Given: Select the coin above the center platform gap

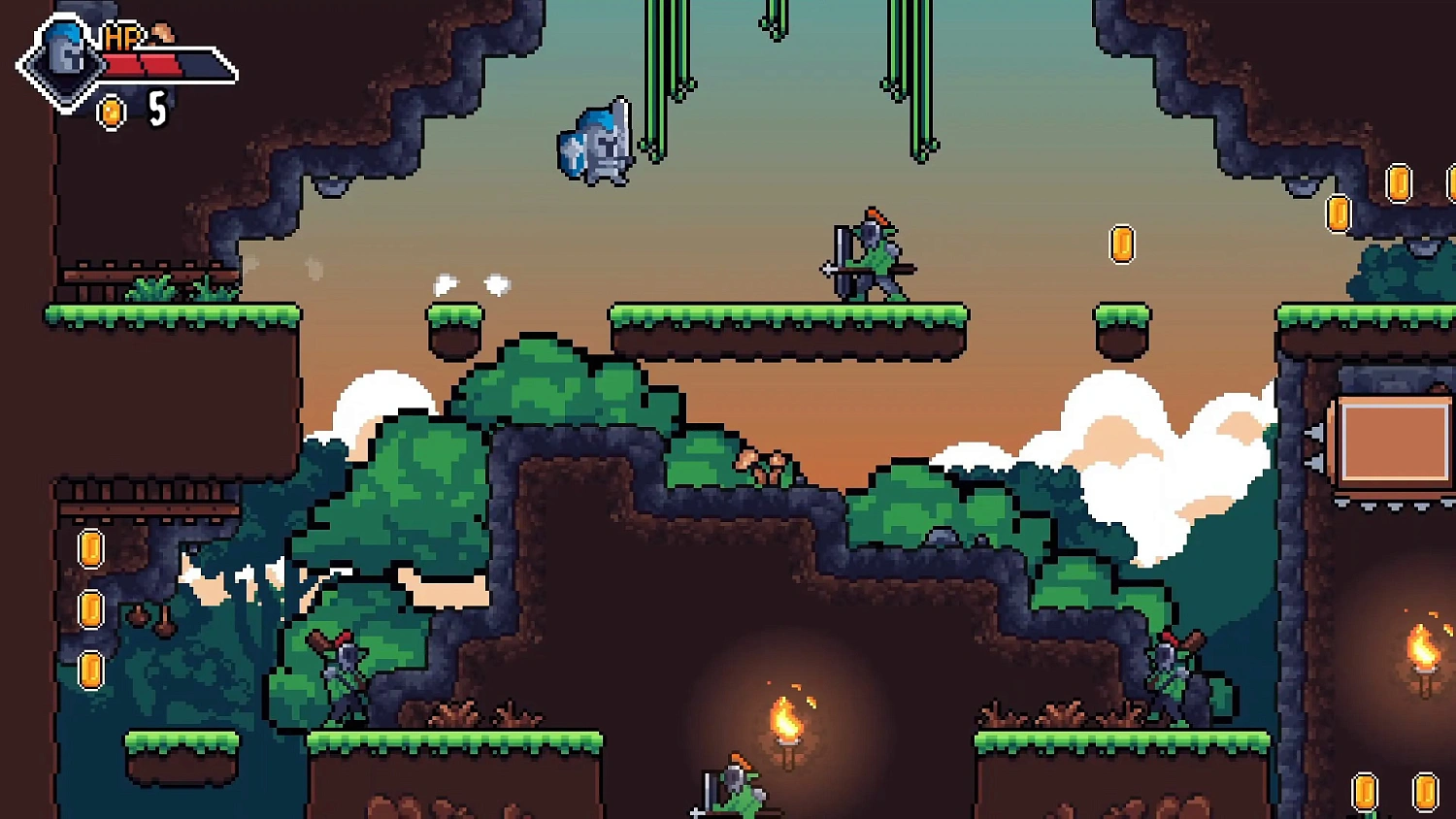Looking at the screenshot, I should pos(1123,245).
